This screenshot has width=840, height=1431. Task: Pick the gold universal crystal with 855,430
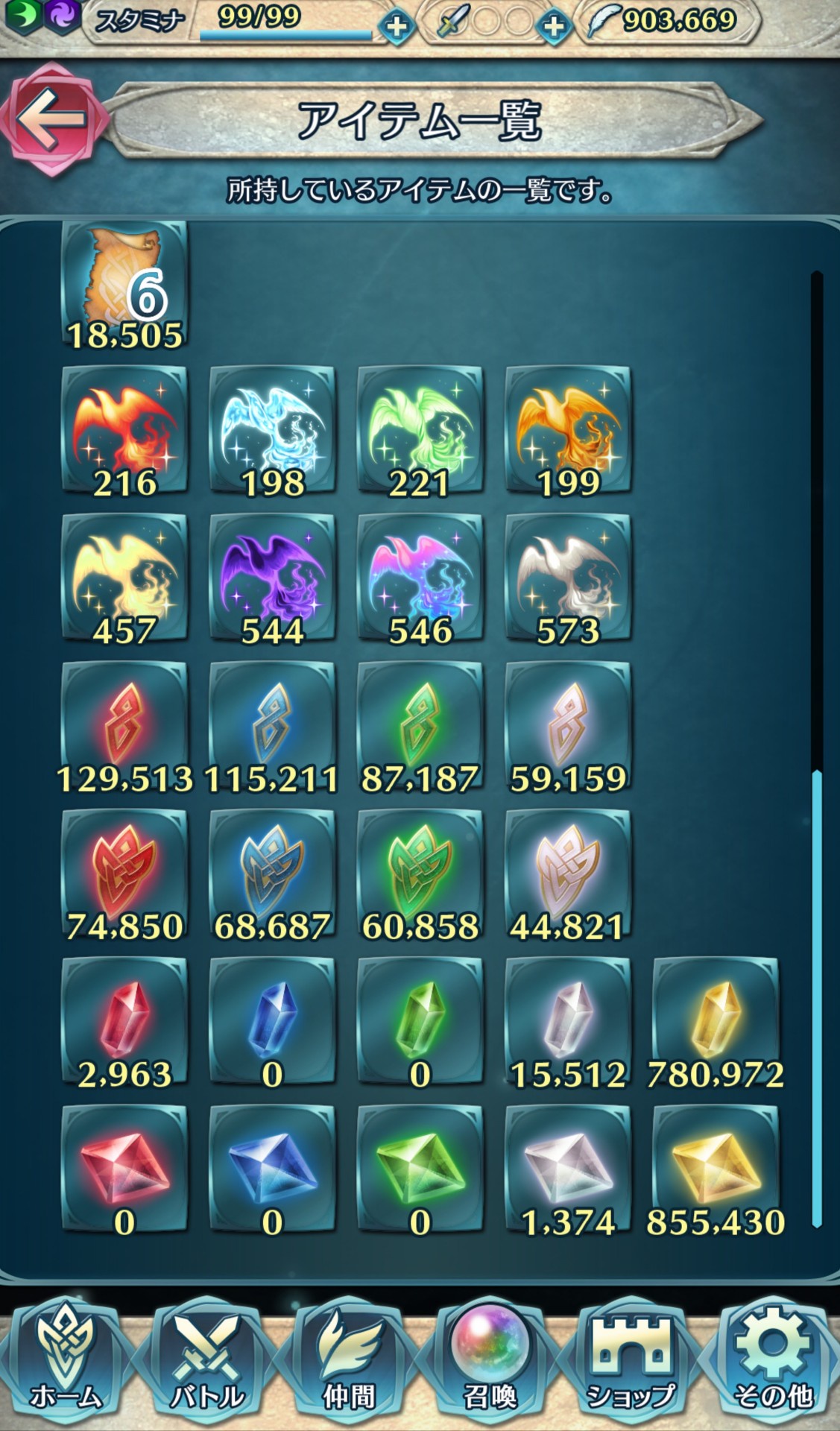(x=716, y=1169)
